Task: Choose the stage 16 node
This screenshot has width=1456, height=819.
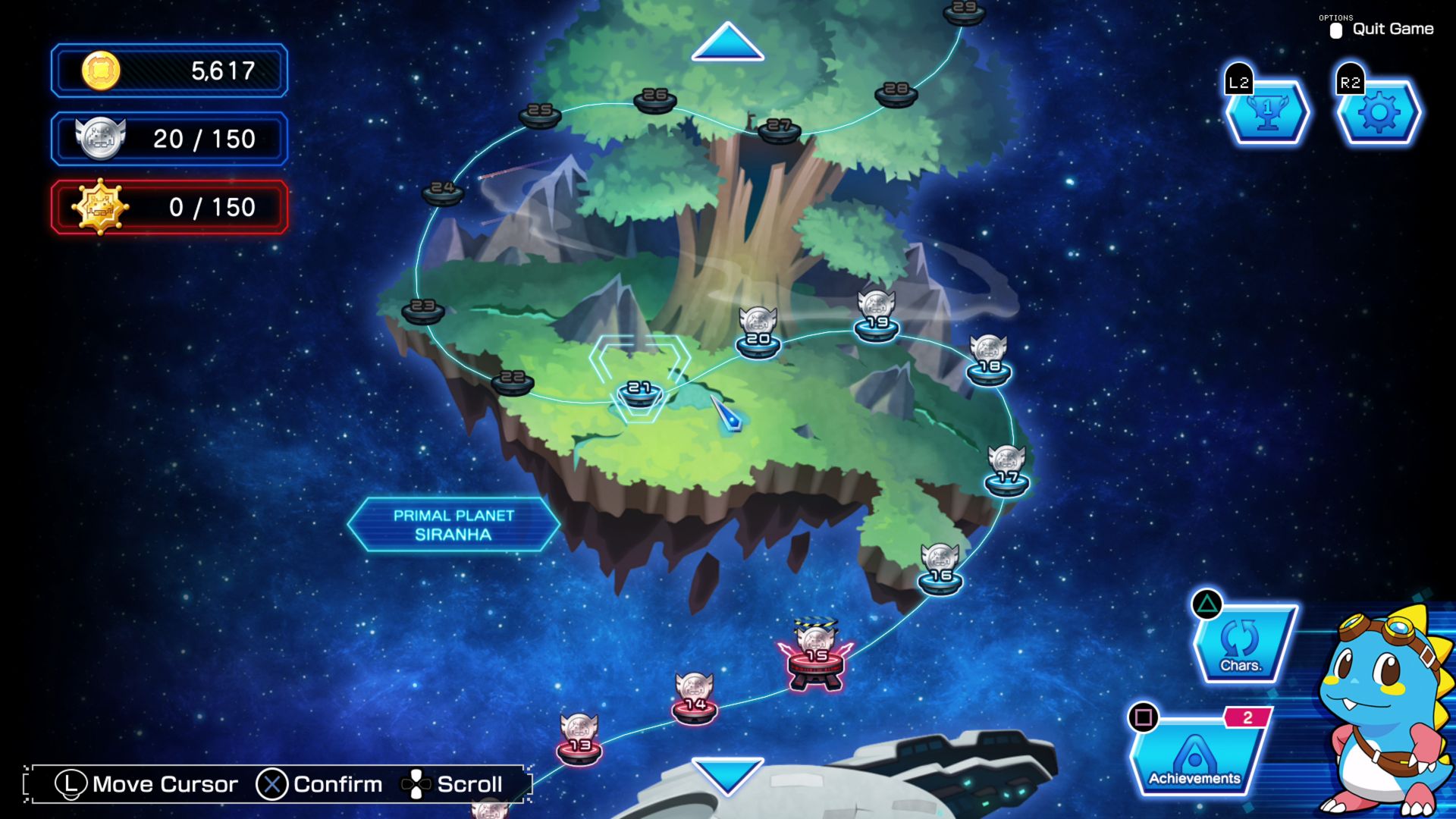Action: (x=940, y=579)
